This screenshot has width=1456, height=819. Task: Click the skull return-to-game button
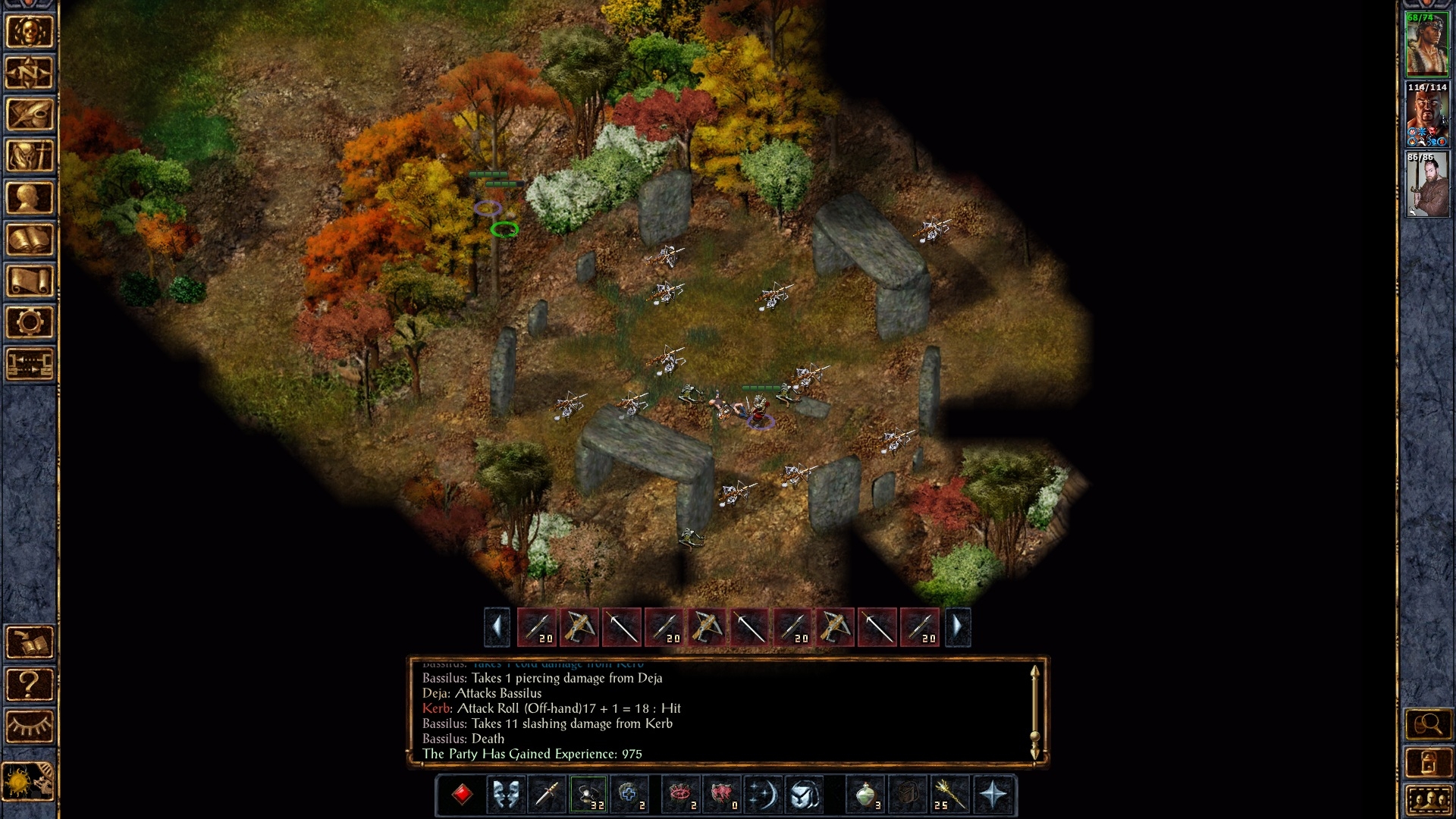[x=30, y=32]
